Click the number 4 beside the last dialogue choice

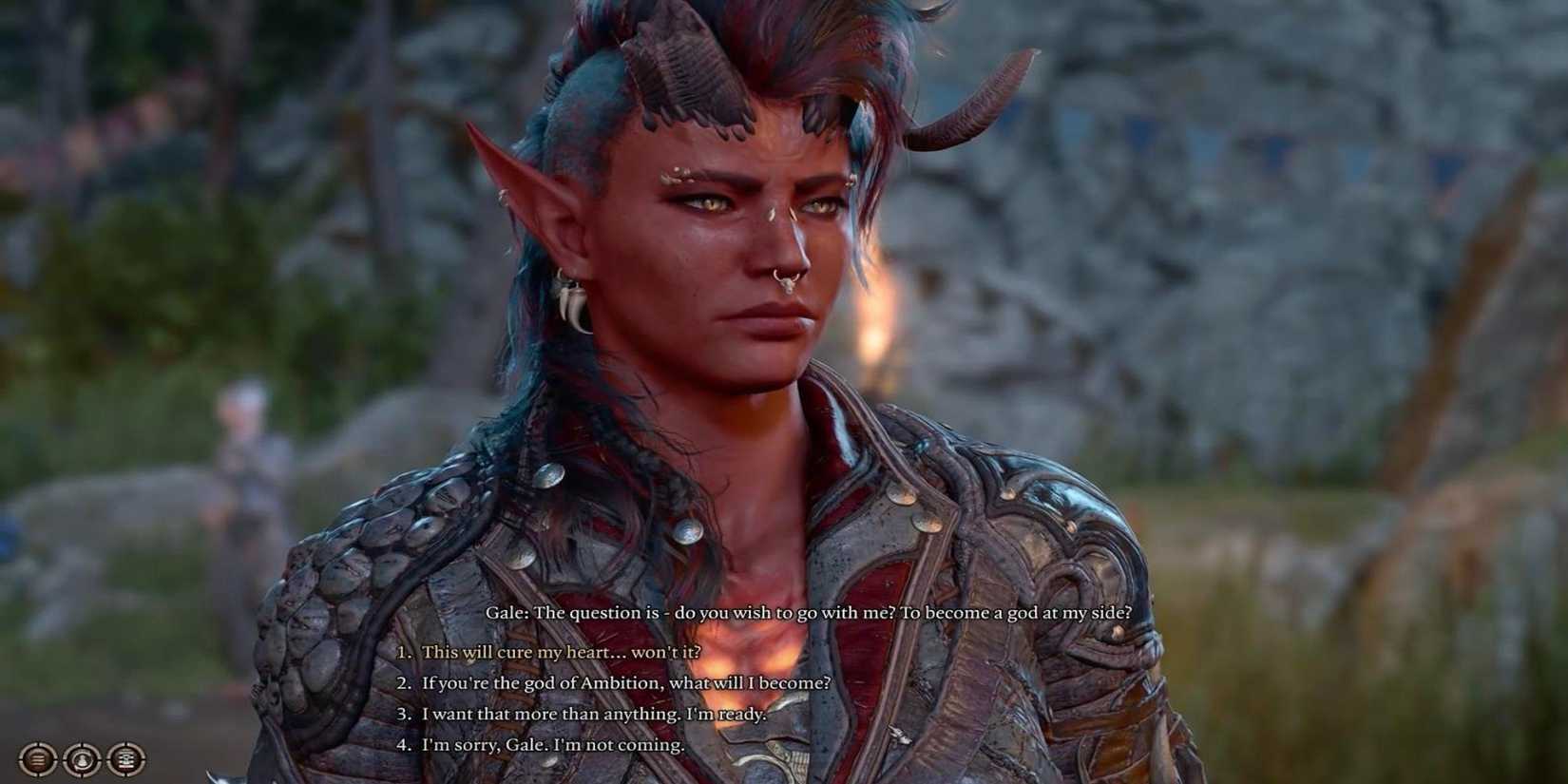(x=404, y=746)
